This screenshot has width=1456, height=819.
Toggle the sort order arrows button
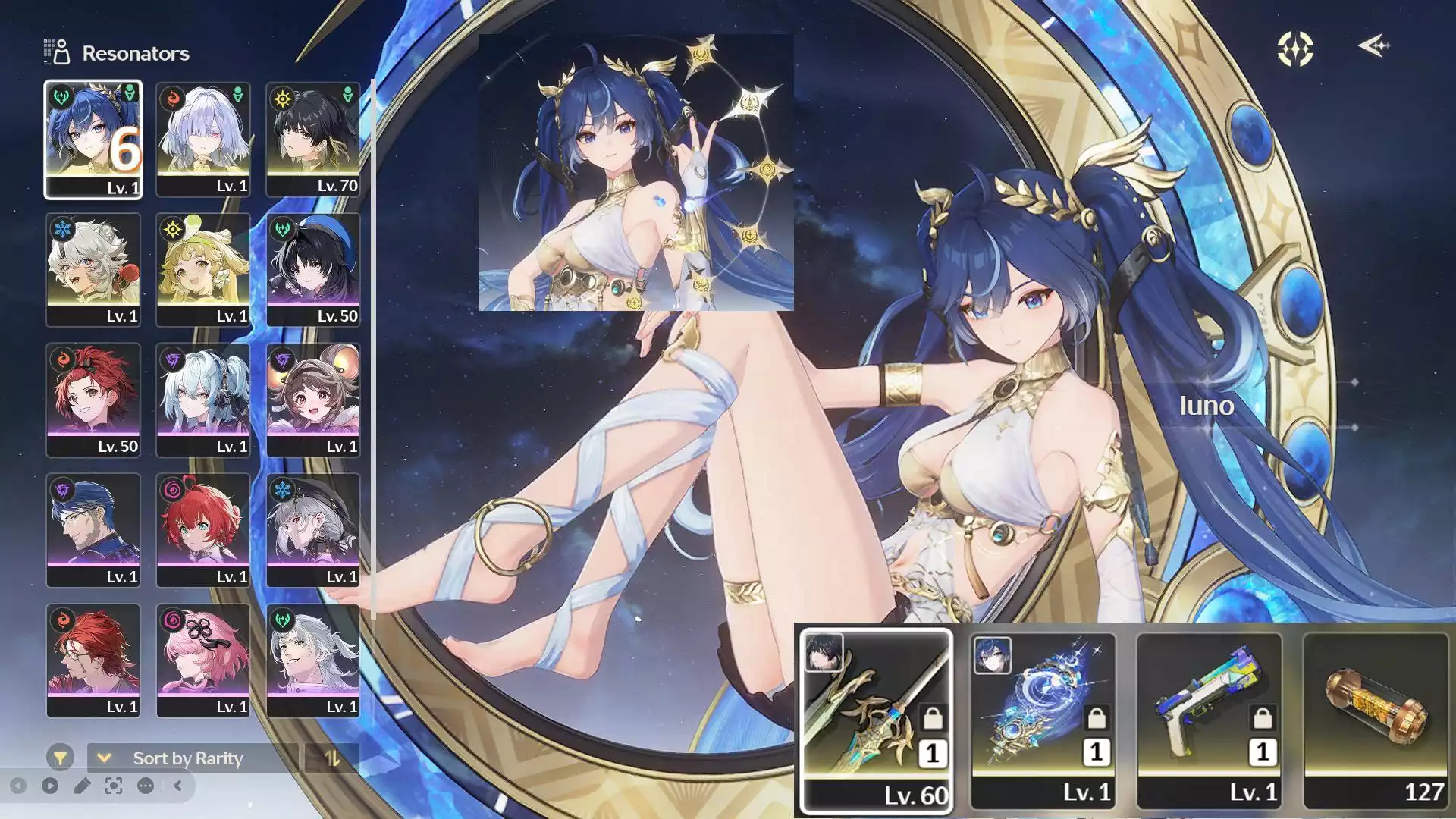[x=332, y=758]
